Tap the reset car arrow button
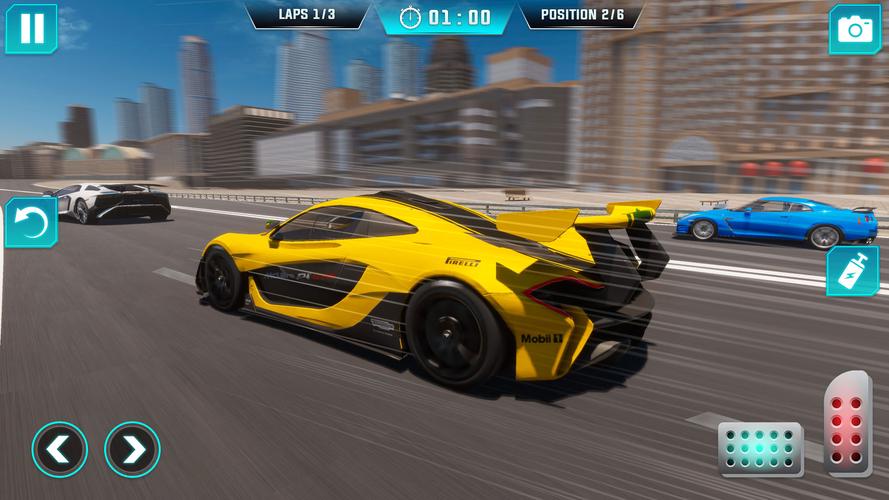Viewport: 889px width, 500px height. (x=30, y=222)
